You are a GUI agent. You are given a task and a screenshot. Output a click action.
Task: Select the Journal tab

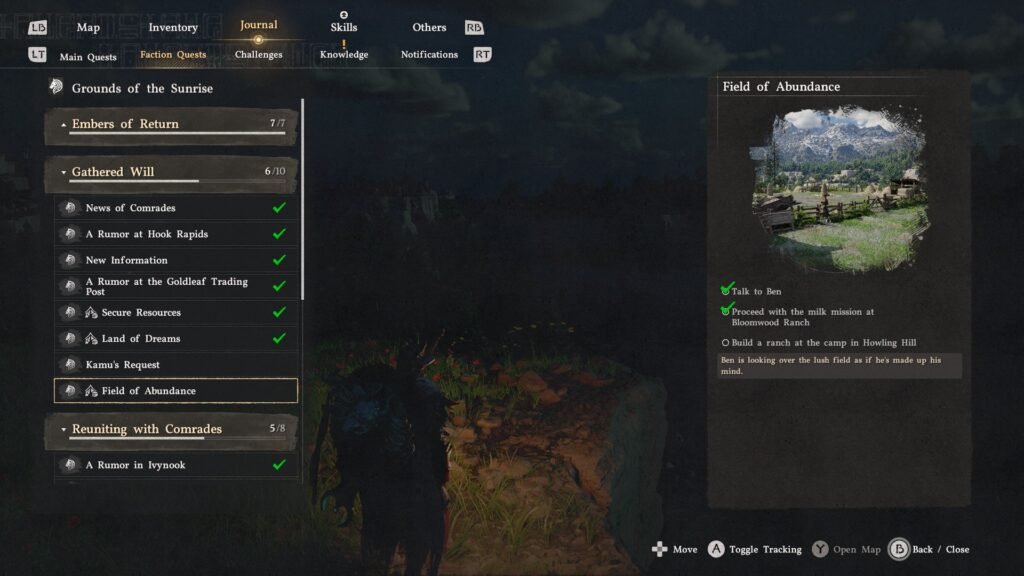coord(259,26)
